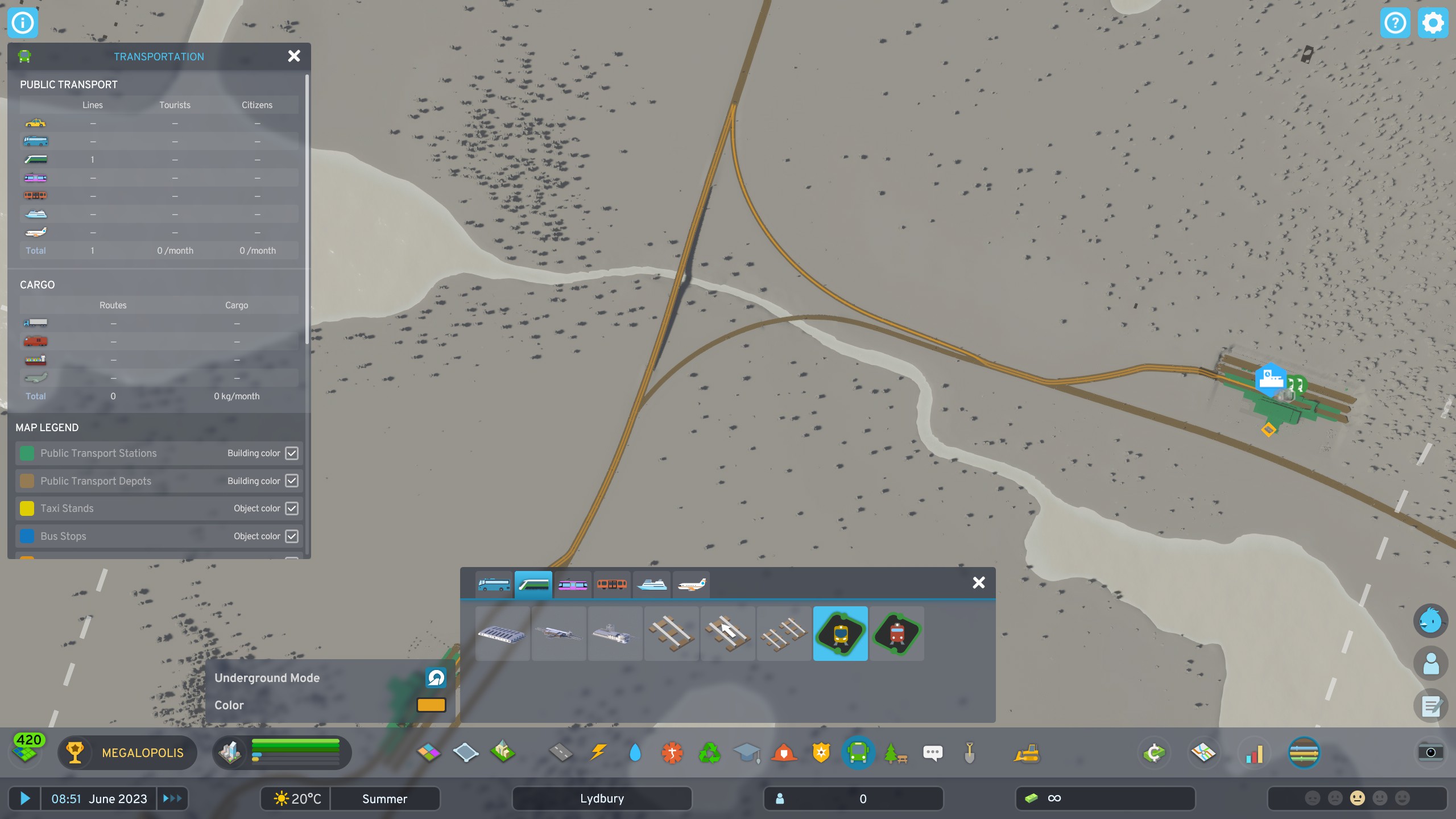Open the Electricity infoview icon
The height and width of the screenshot is (819, 1456).
(598, 752)
